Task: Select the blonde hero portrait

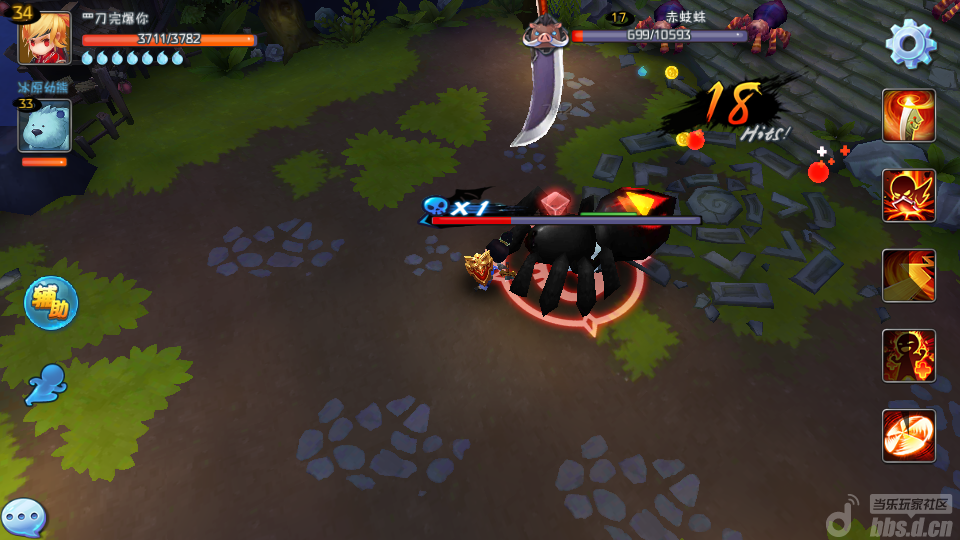Action: coord(44,39)
